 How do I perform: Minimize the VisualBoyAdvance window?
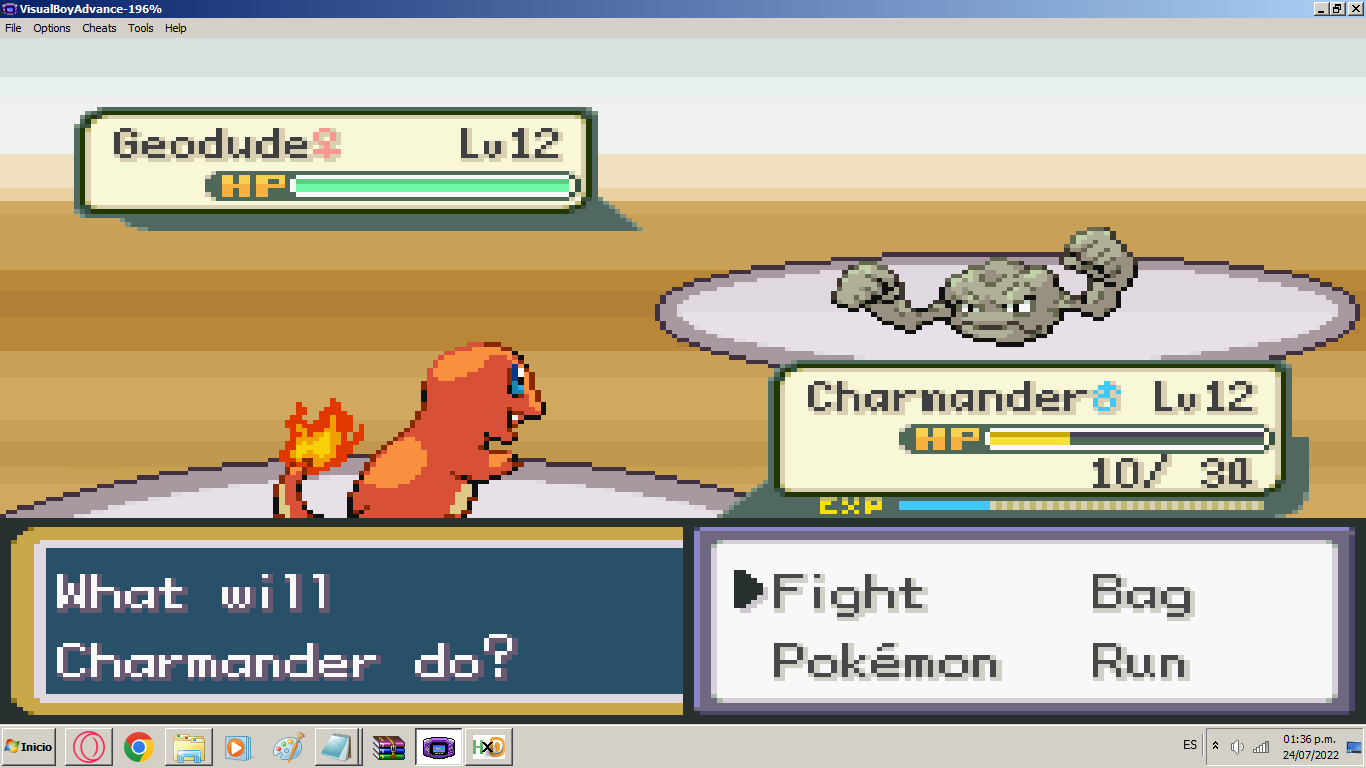point(1321,8)
